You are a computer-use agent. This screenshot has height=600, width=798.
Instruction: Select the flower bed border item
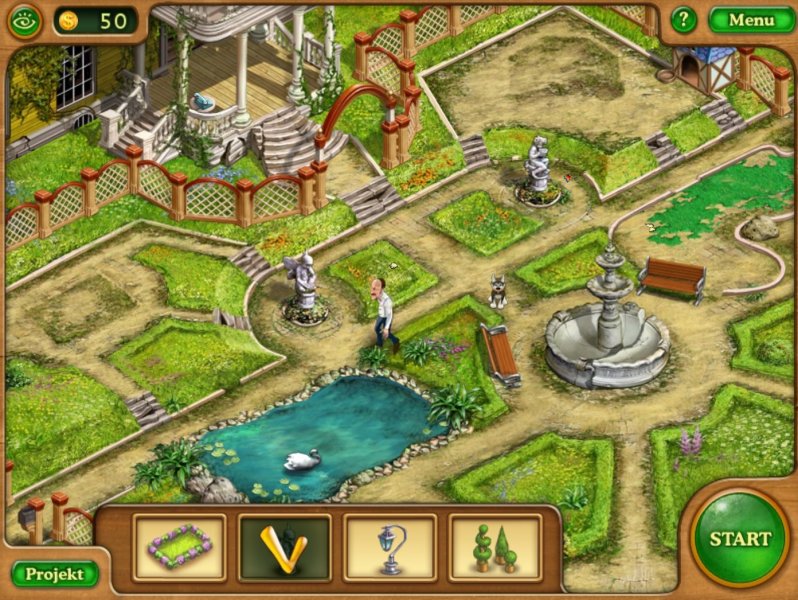pos(180,547)
